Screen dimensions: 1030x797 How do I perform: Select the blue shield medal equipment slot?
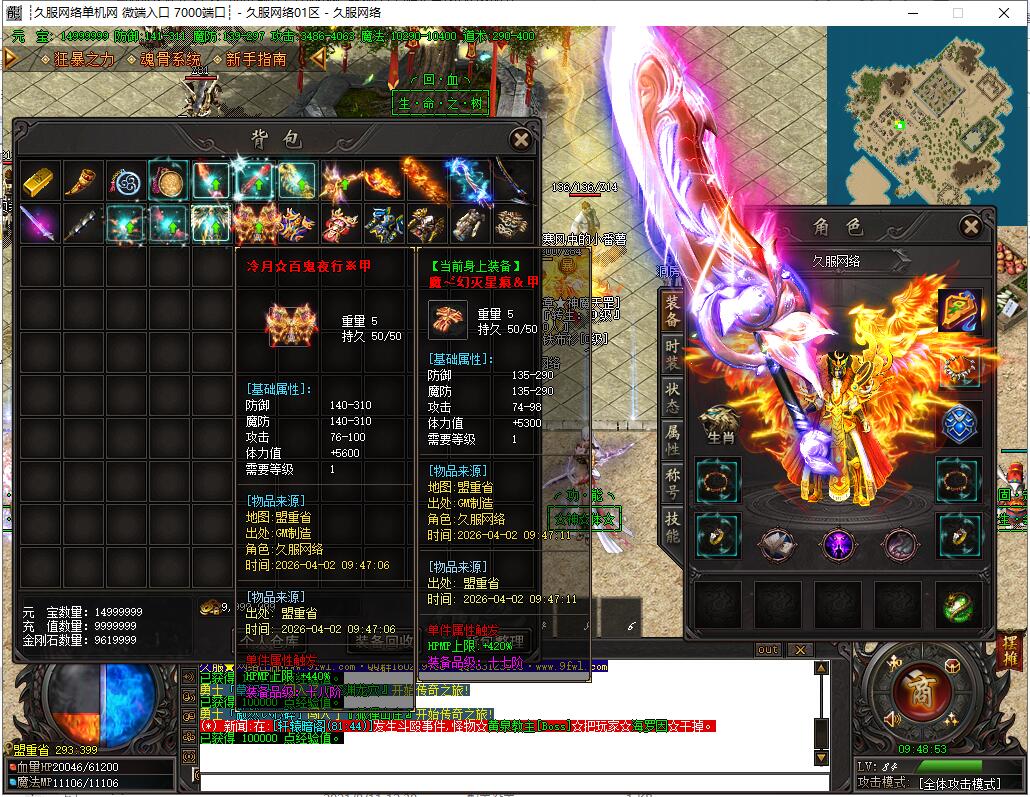958,424
